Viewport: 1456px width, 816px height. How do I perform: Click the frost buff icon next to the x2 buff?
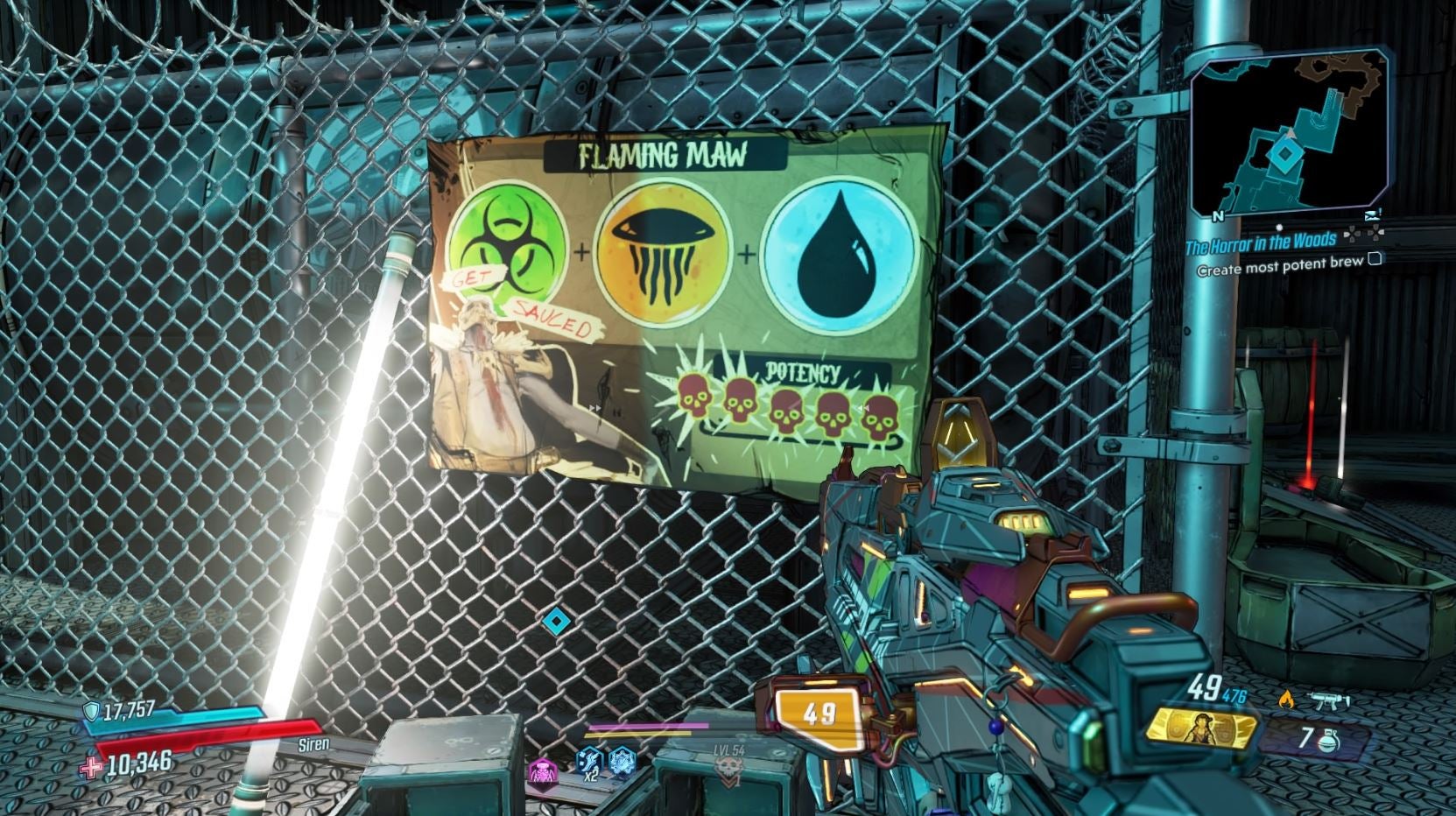pos(622,761)
